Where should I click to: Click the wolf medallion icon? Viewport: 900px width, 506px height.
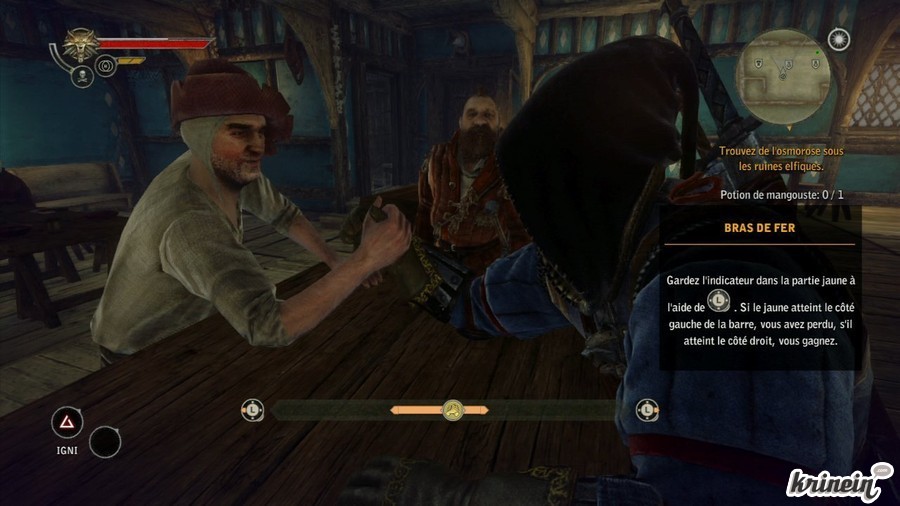click(78, 44)
